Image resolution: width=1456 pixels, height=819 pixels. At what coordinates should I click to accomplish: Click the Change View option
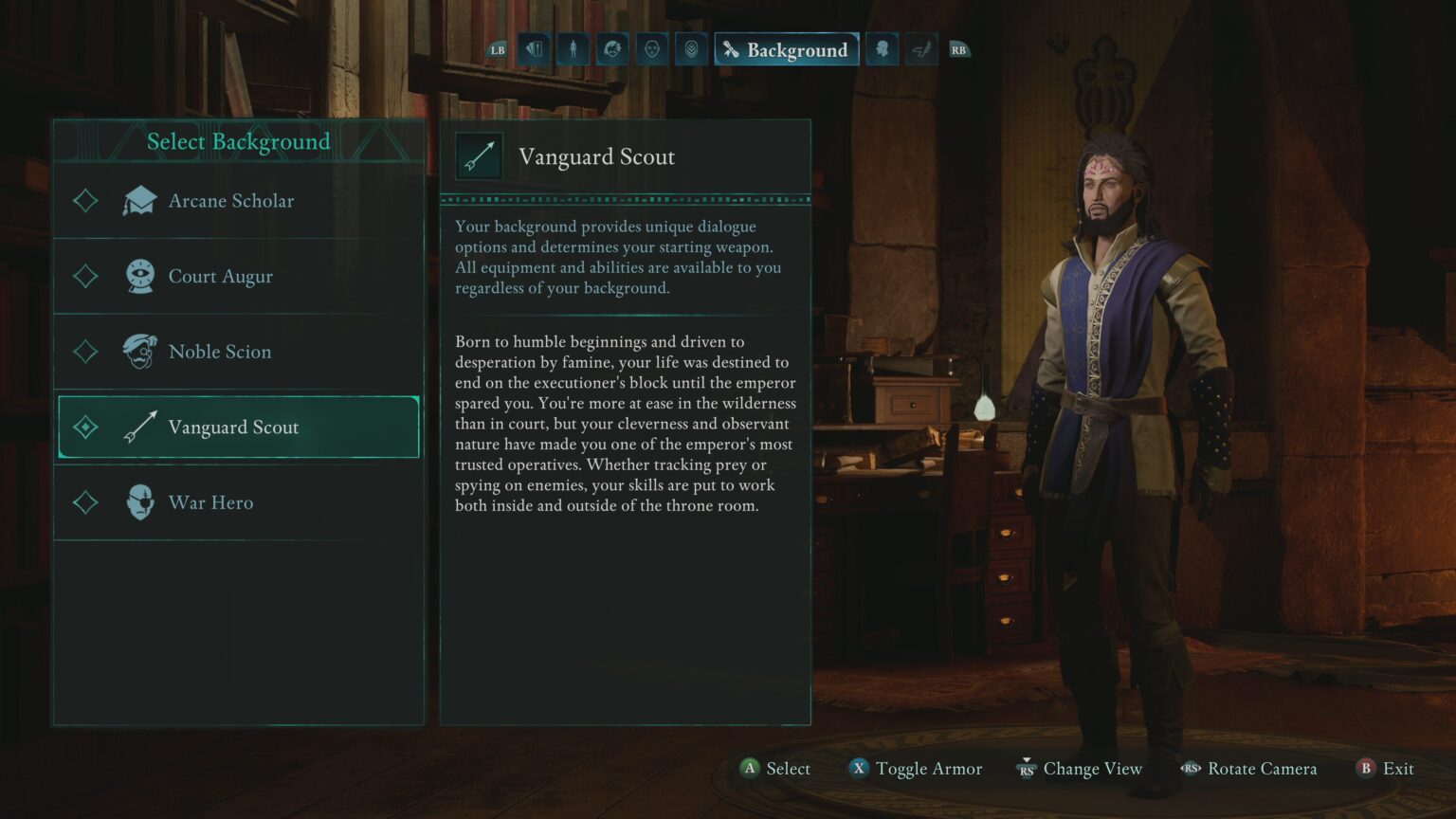tap(1080, 769)
